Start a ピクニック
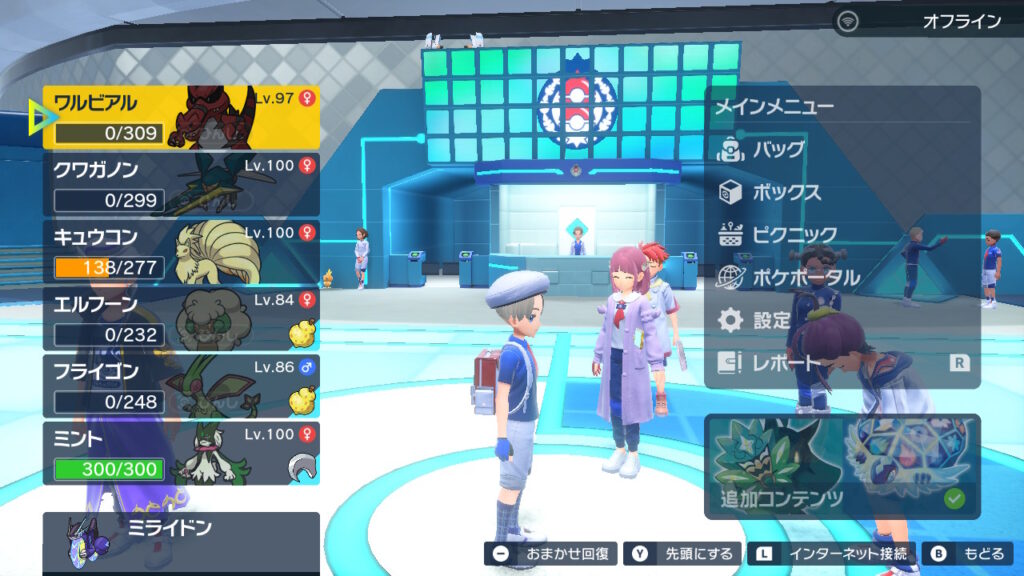The height and width of the screenshot is (576, 1024). click(x=792, y=235)
